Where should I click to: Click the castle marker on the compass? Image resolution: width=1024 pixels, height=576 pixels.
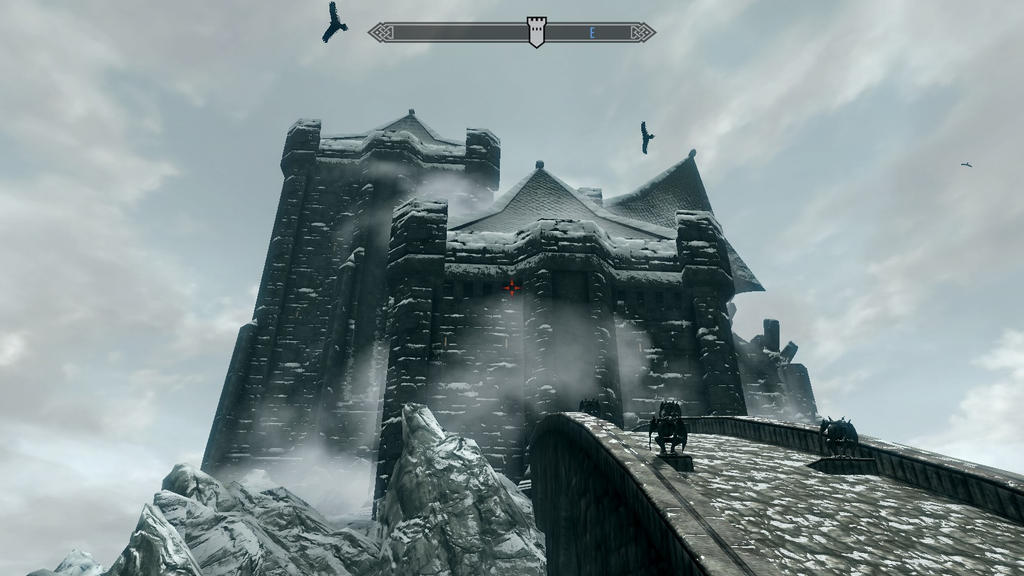coord(537,31)
